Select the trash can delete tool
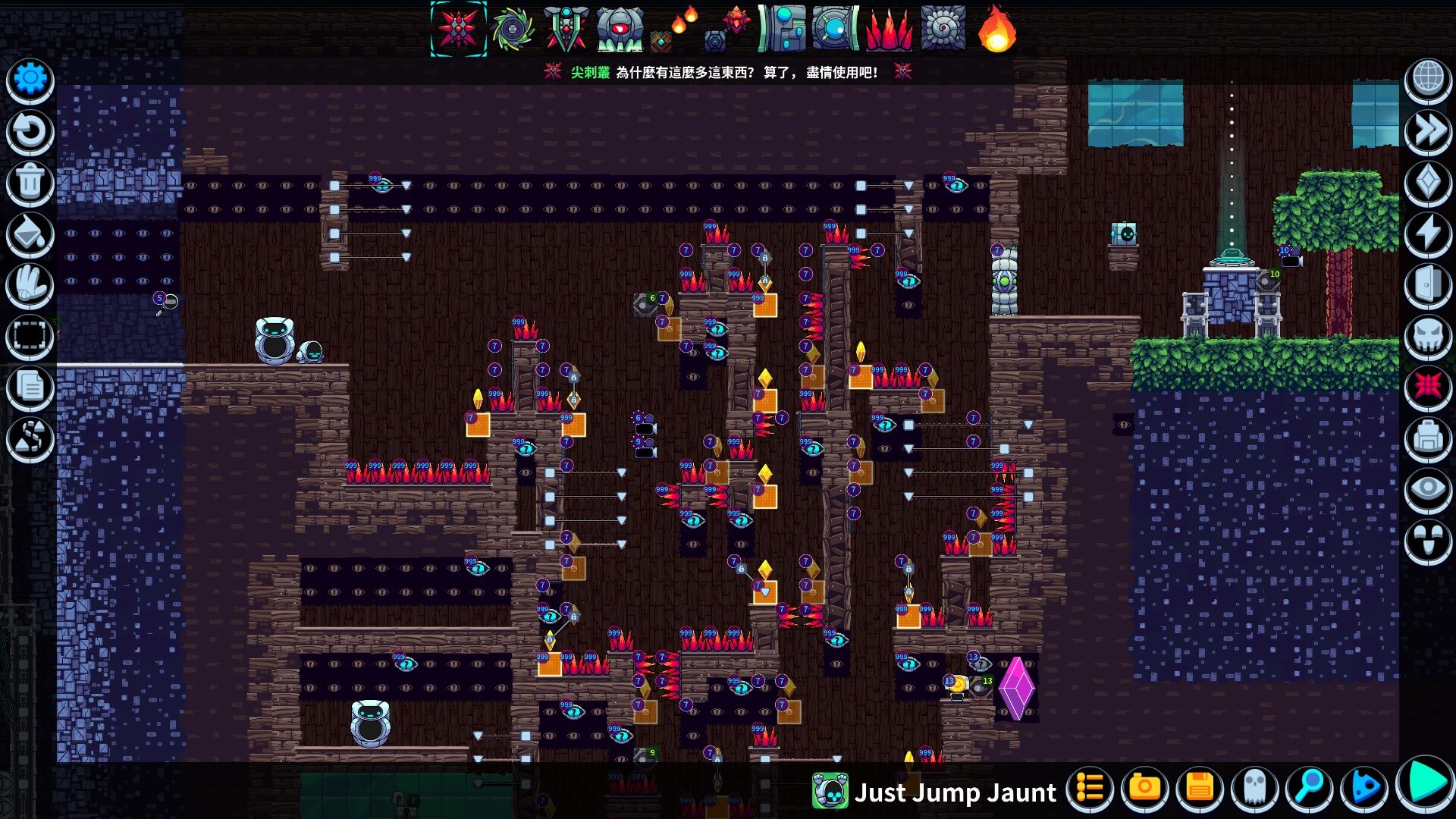Viewport: 1456px width, 819px height. 30,183
